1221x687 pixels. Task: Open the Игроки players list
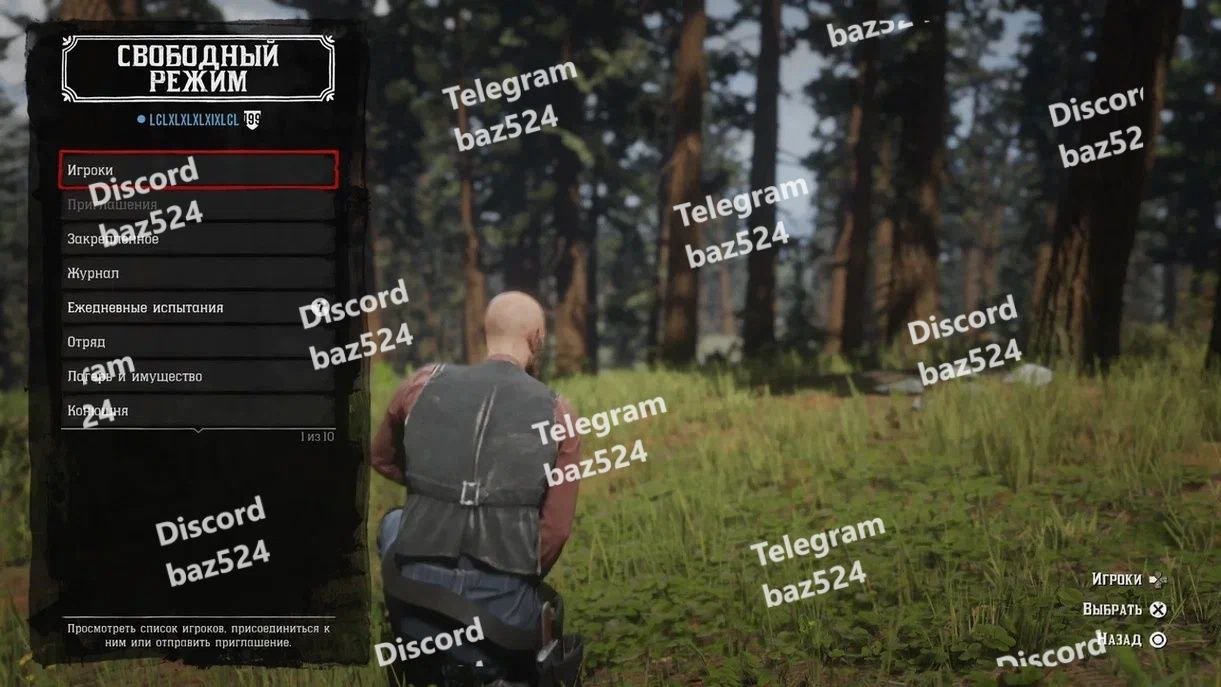198,170
